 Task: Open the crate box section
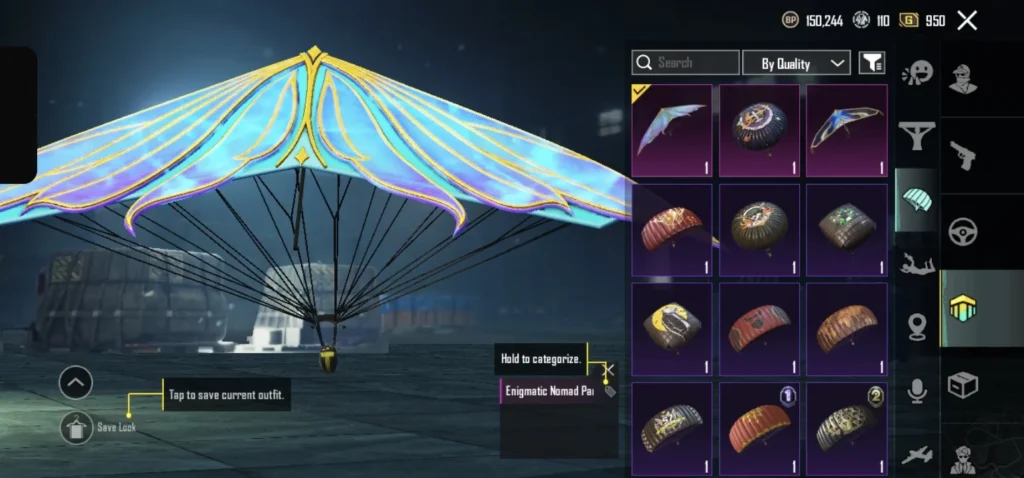coord(963,385)
